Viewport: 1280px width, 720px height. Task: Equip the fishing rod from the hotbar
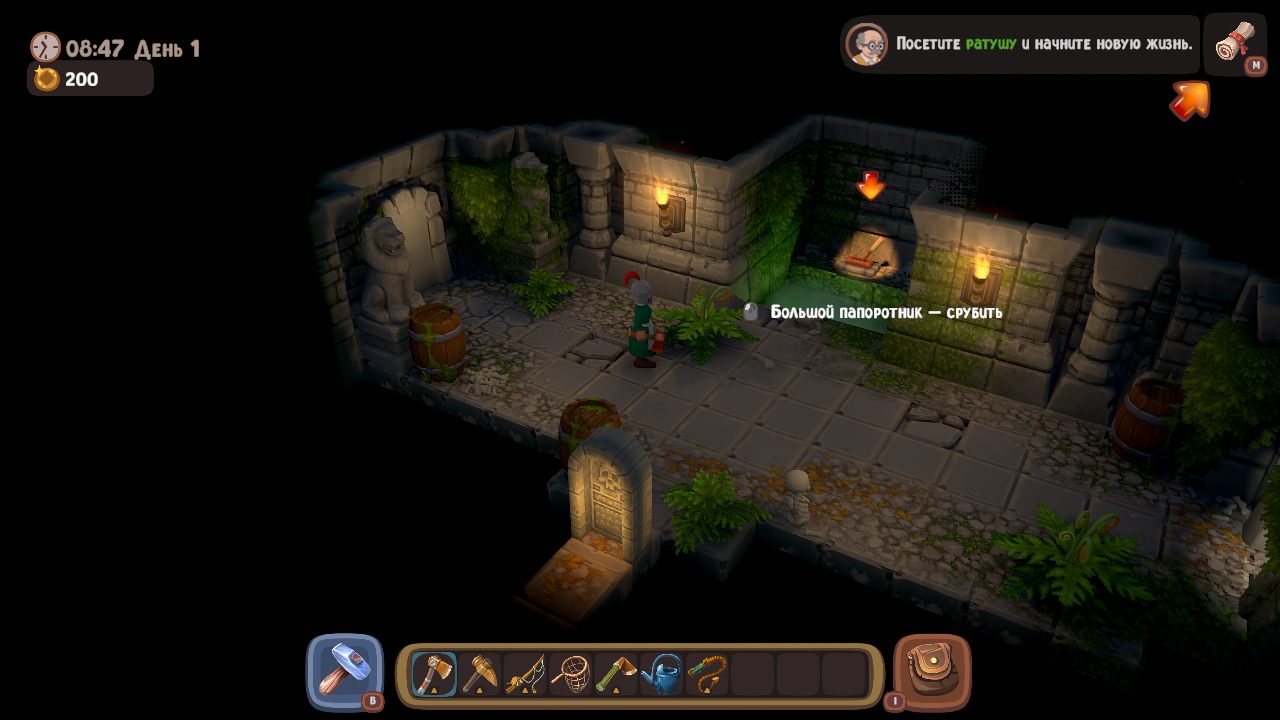click(x=525, y=674)
